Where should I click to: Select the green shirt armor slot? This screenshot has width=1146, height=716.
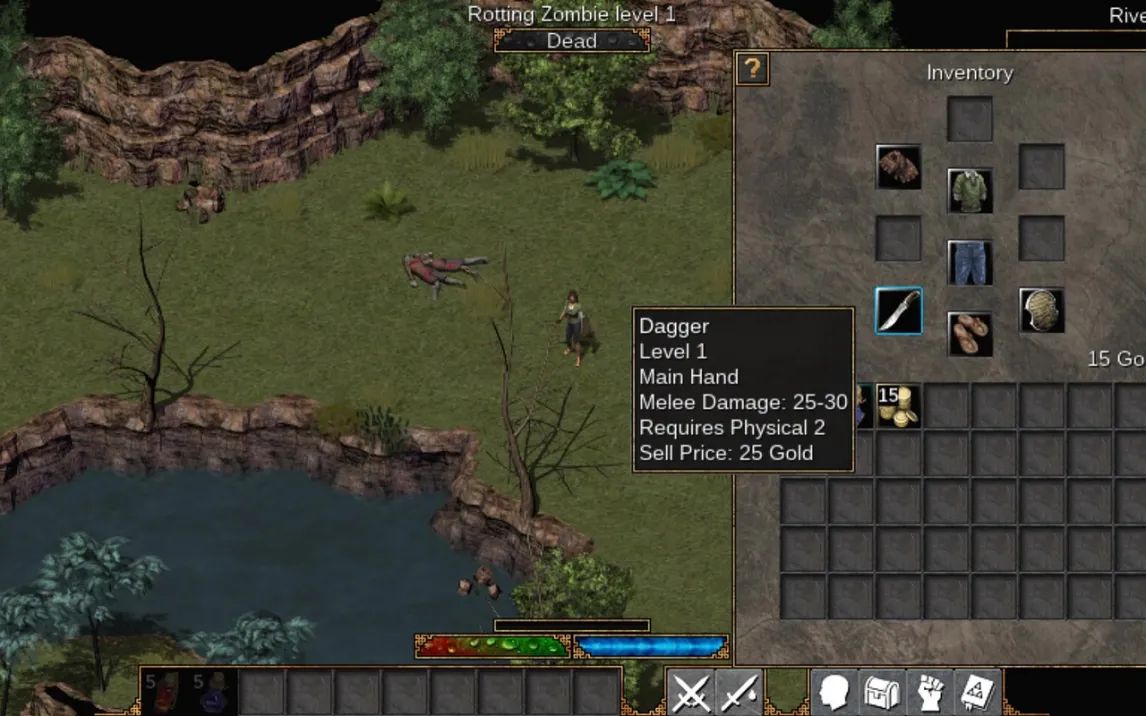pos(970,190)
